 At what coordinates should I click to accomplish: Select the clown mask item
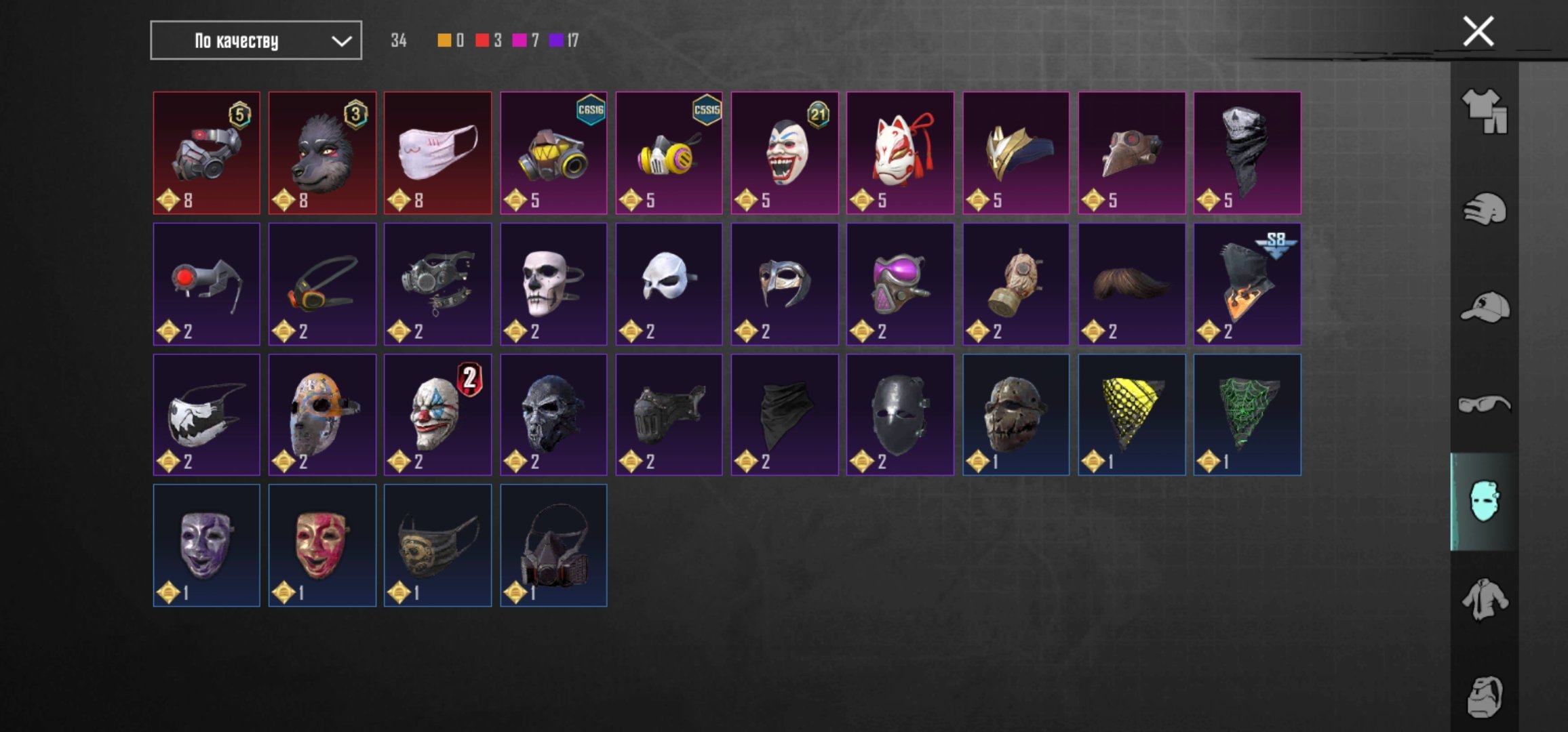click(x=437, y=415)
